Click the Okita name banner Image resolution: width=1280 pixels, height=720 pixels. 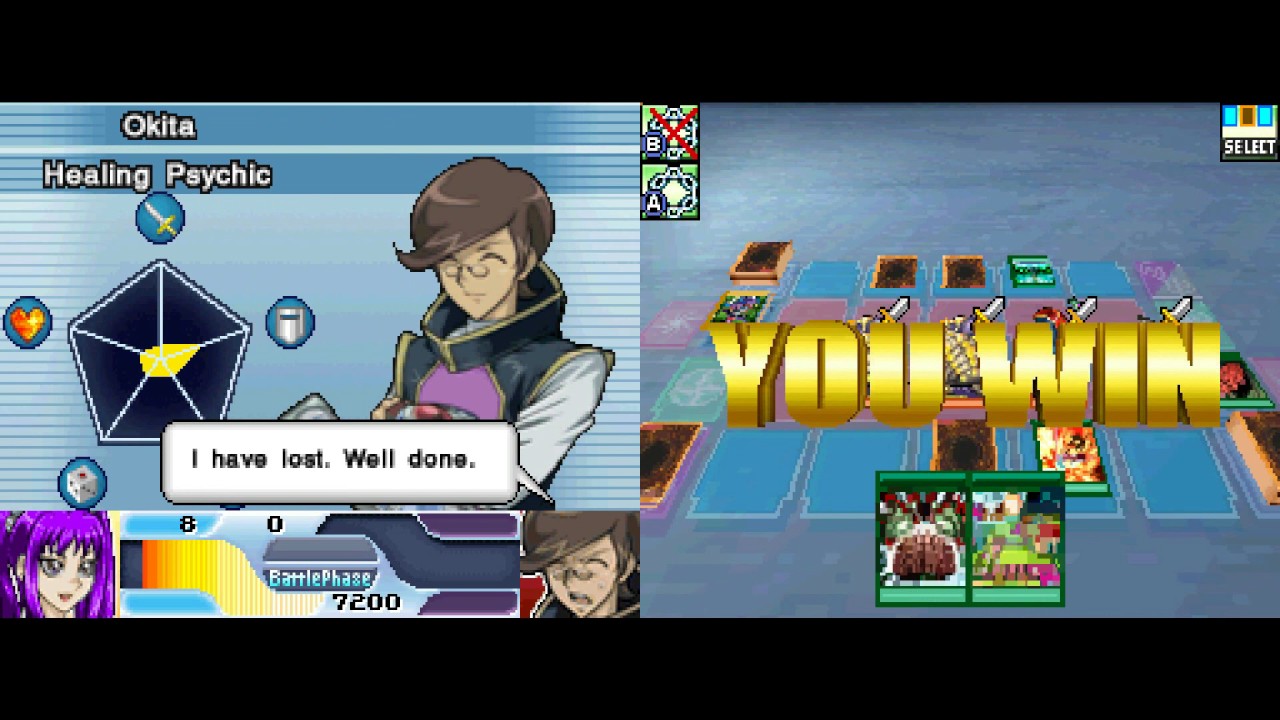158,126
